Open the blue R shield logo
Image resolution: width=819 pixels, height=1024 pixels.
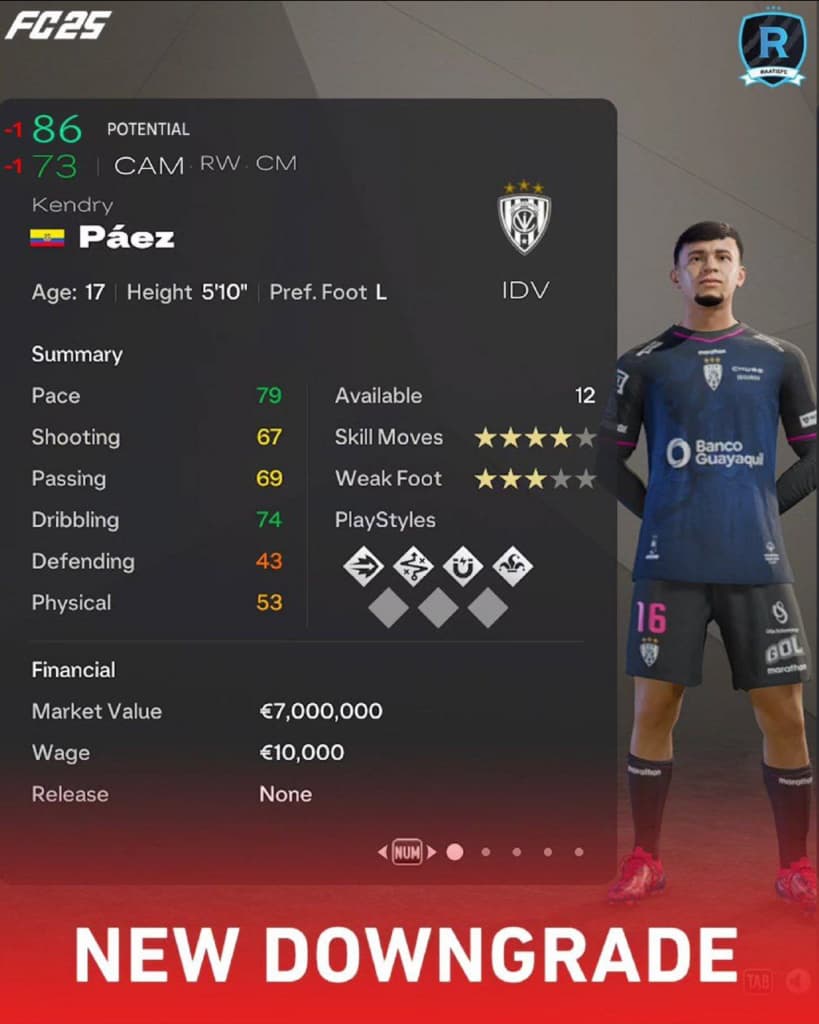(772, 47)
